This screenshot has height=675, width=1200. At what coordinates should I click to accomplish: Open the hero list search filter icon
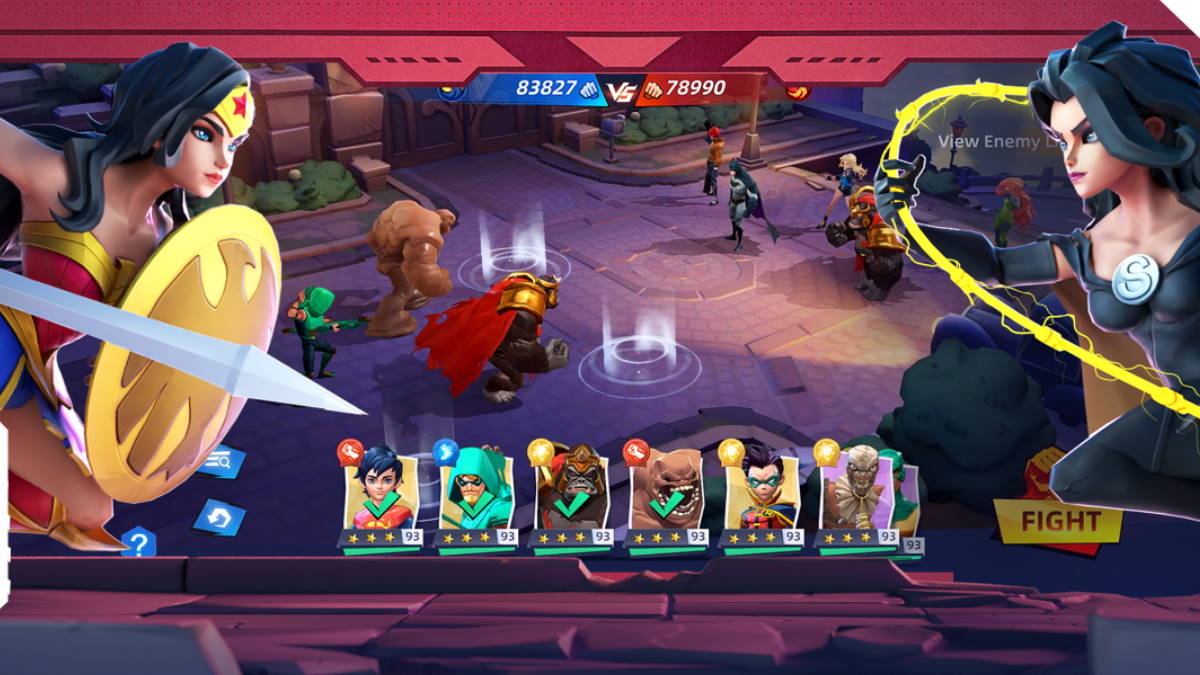219,461
